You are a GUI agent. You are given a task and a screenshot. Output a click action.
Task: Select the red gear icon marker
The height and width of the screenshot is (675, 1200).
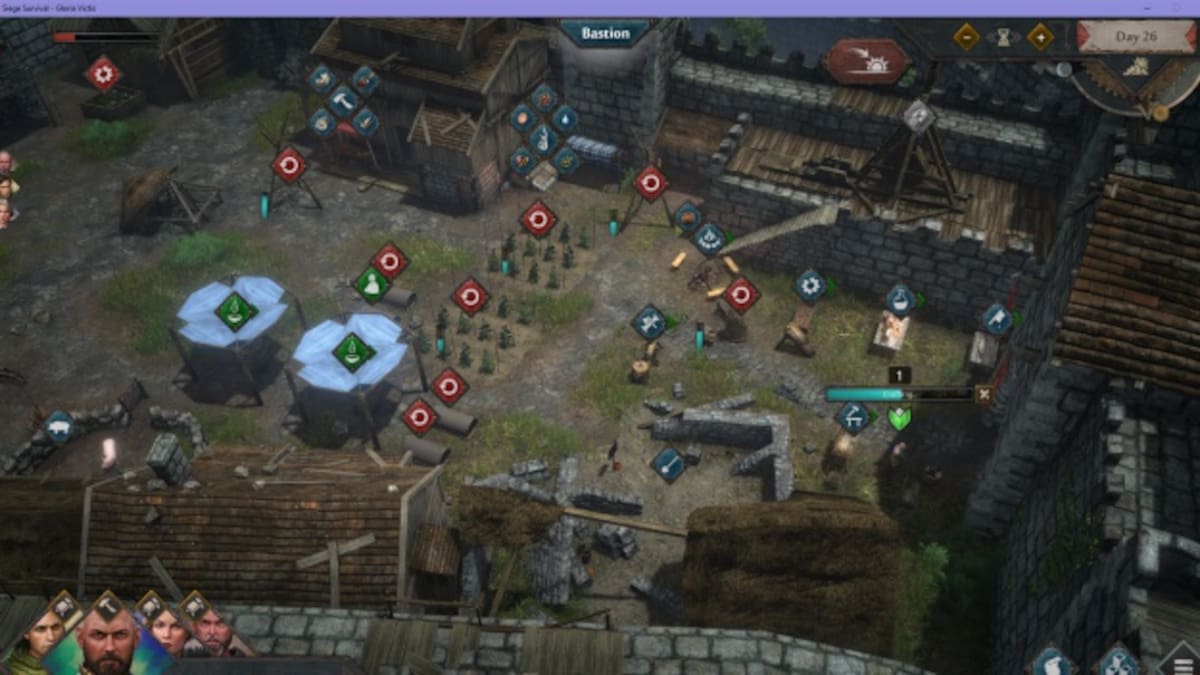(x=102, y=73)
